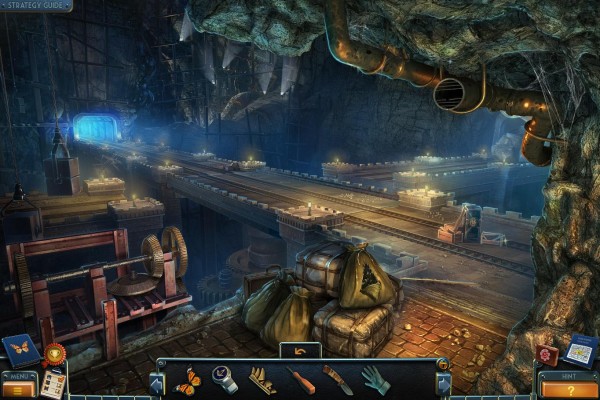Select the wooden ship model item

[x=263, y=381]
